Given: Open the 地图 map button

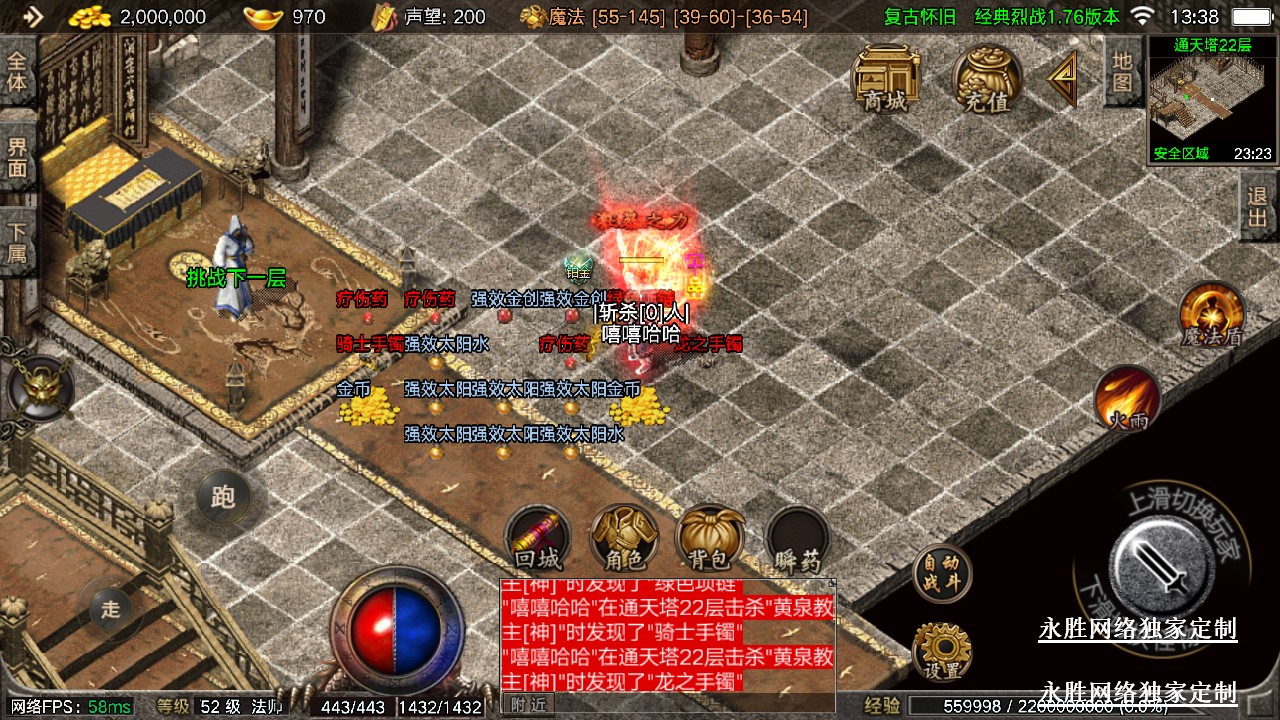Looking at the screenshot, I should 1122,72.
